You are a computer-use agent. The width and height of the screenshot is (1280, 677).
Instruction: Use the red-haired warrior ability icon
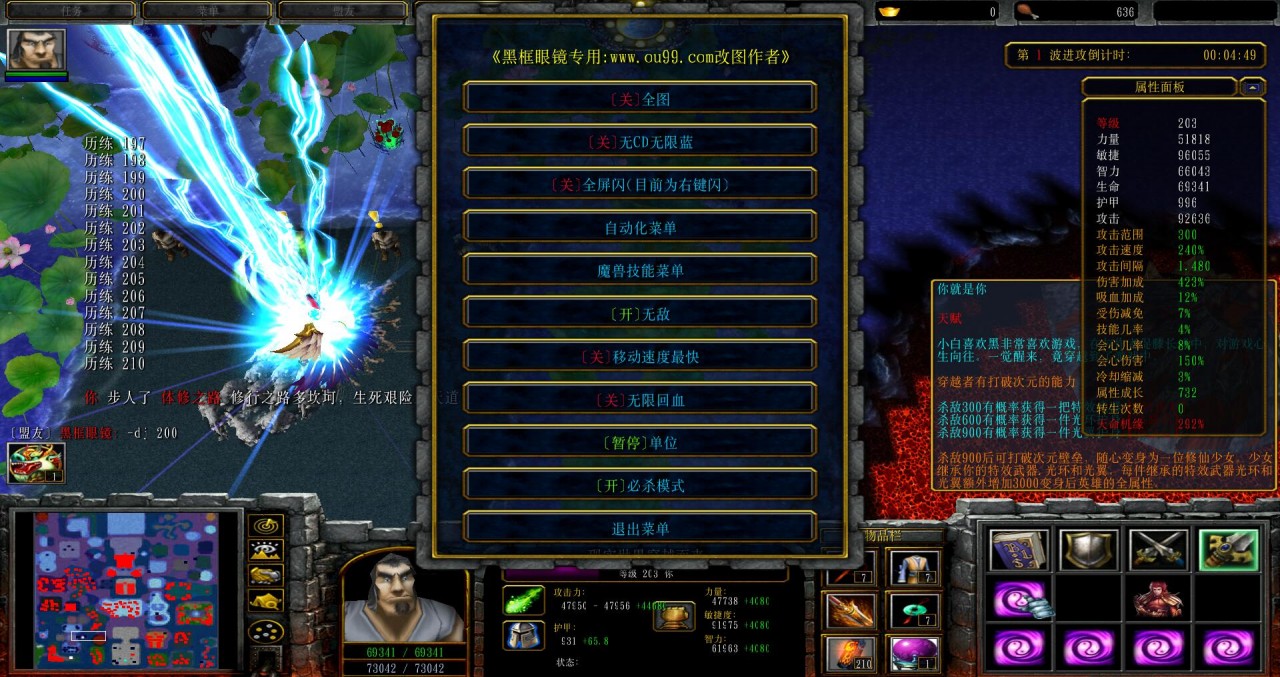pyautogui.click(x=1159, y=599)
